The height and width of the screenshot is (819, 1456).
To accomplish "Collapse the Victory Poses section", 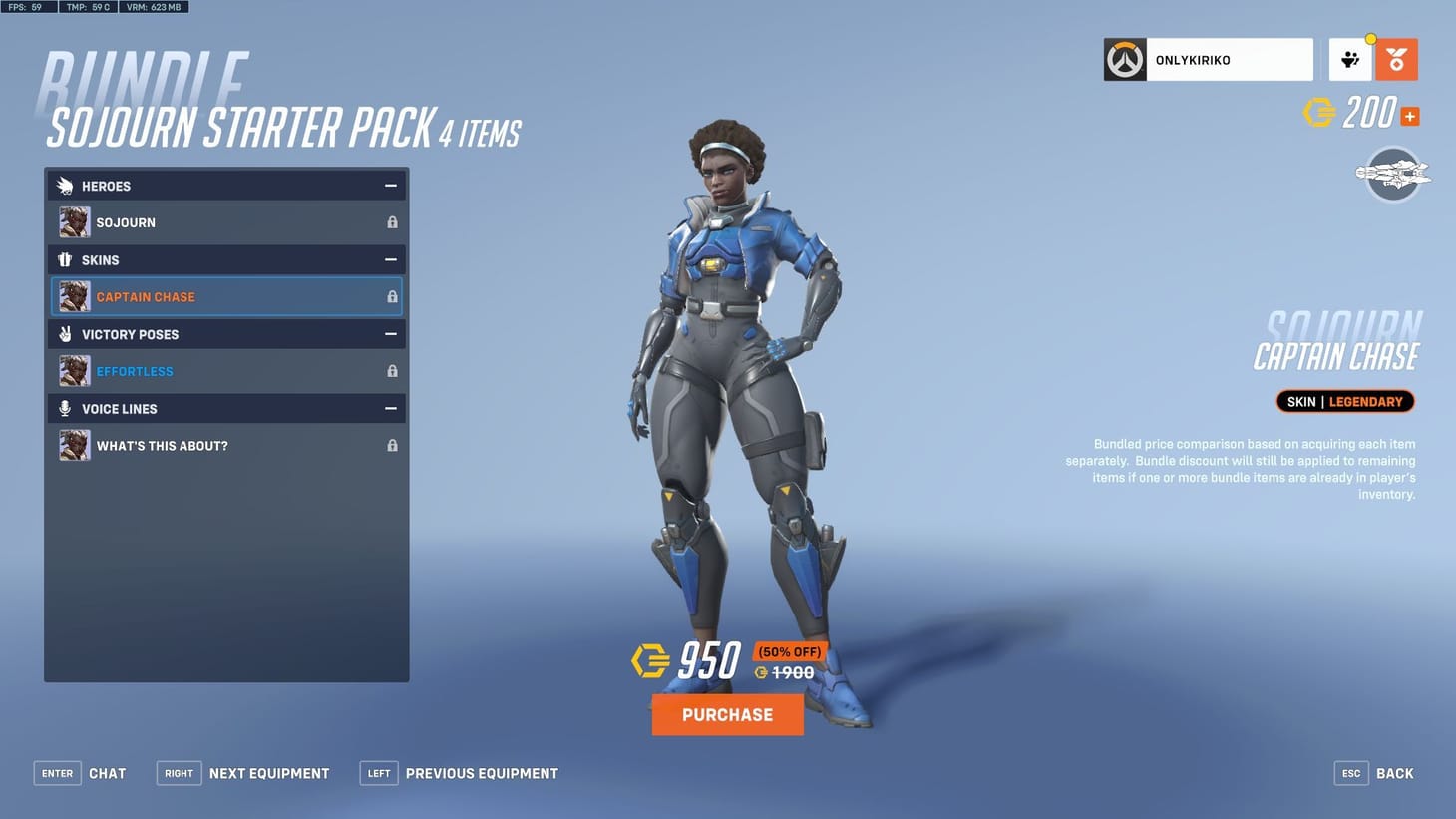I will (x=392, y=333).
